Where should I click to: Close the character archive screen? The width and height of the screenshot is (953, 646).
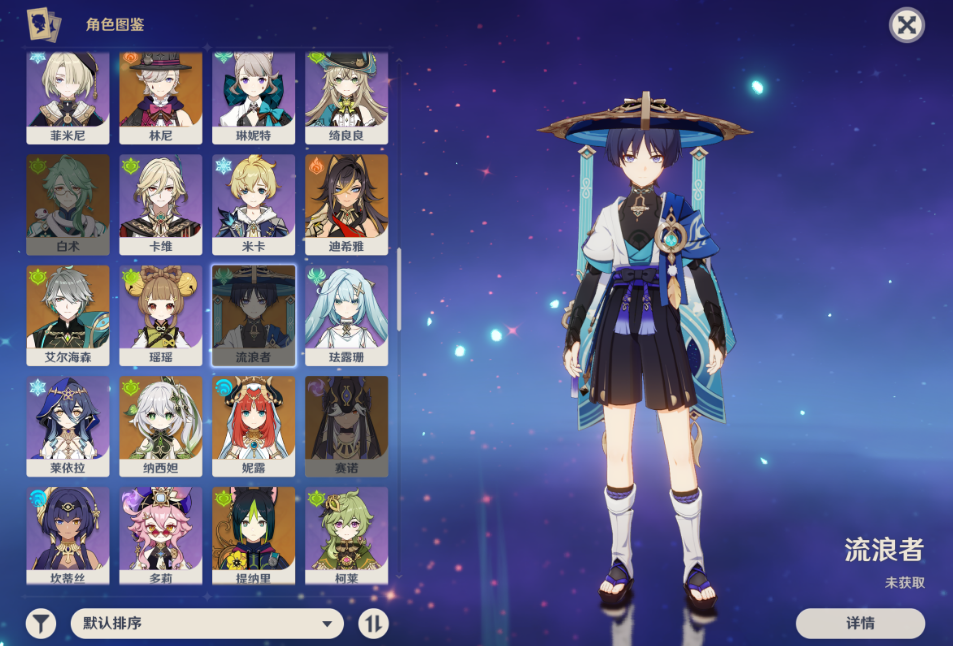pos(906,25)
